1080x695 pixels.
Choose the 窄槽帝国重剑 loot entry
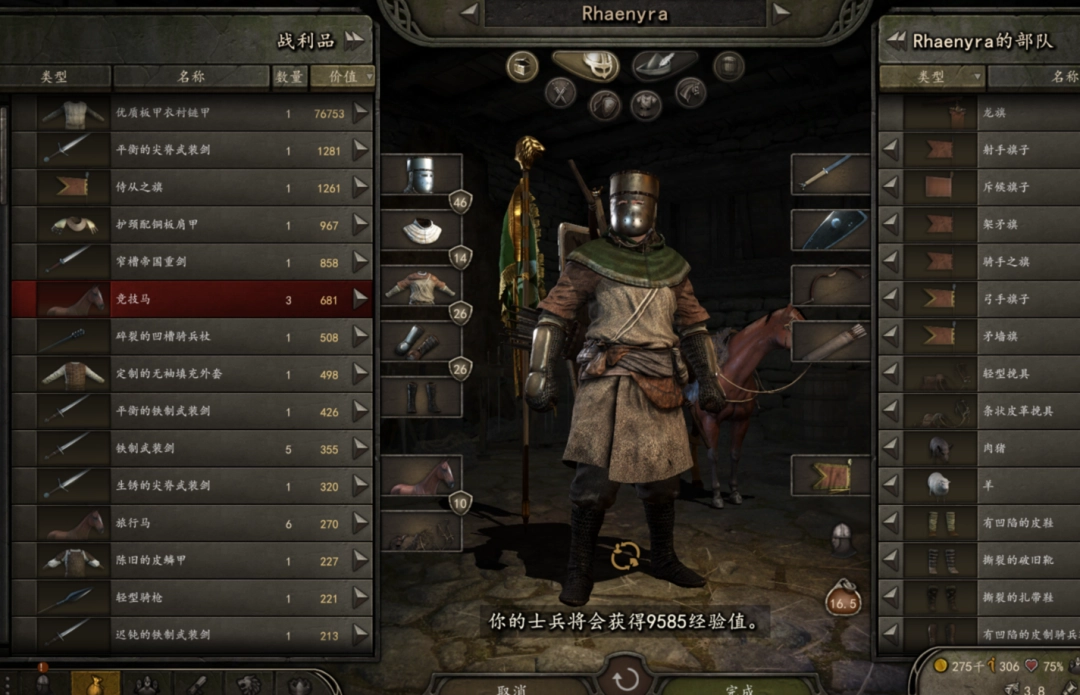(x=190, y=262)
